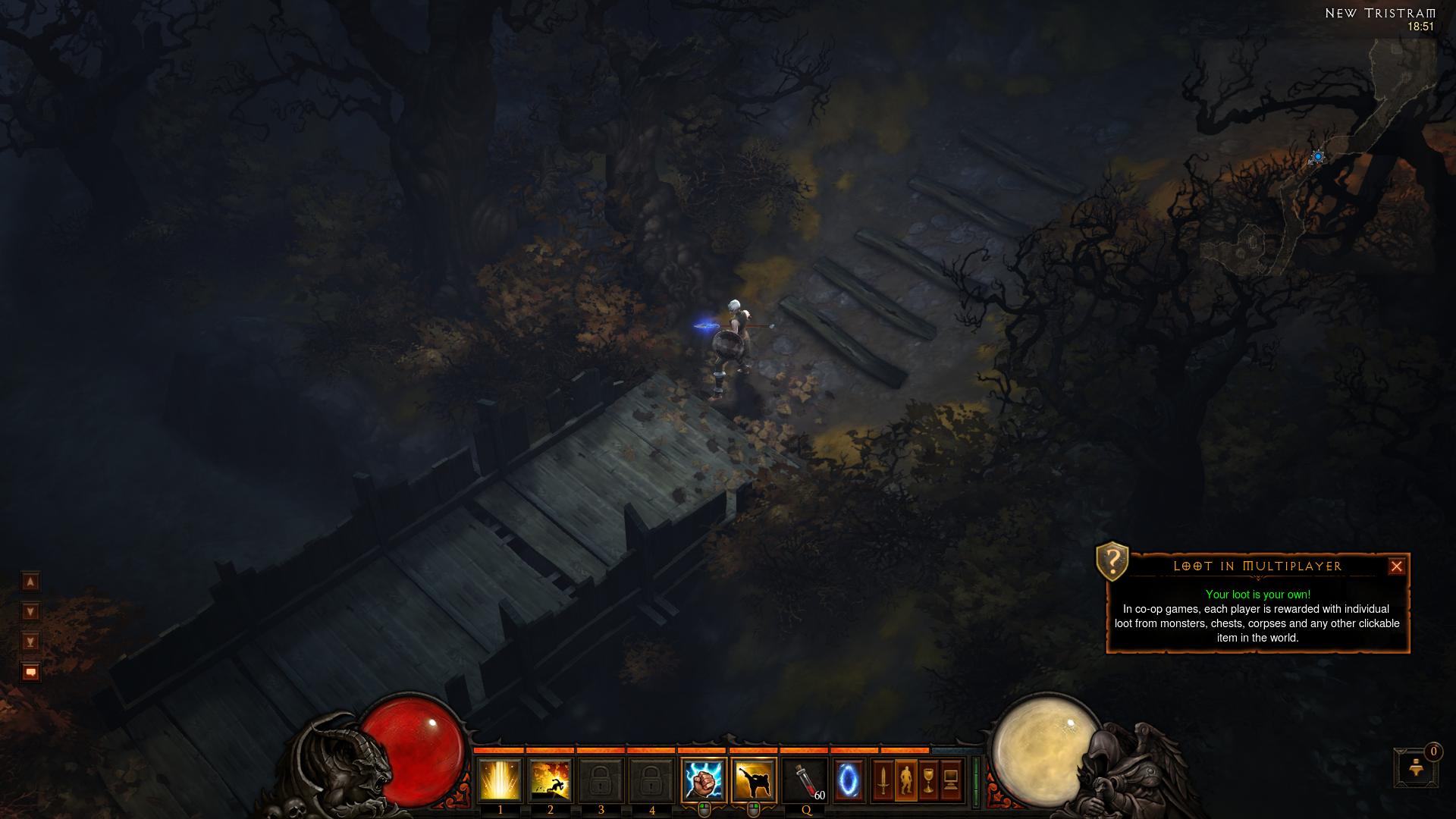This screenshot has height=819, width=1456.
Task: Select the lightning fist primary skill
Action: pos(703,780)
